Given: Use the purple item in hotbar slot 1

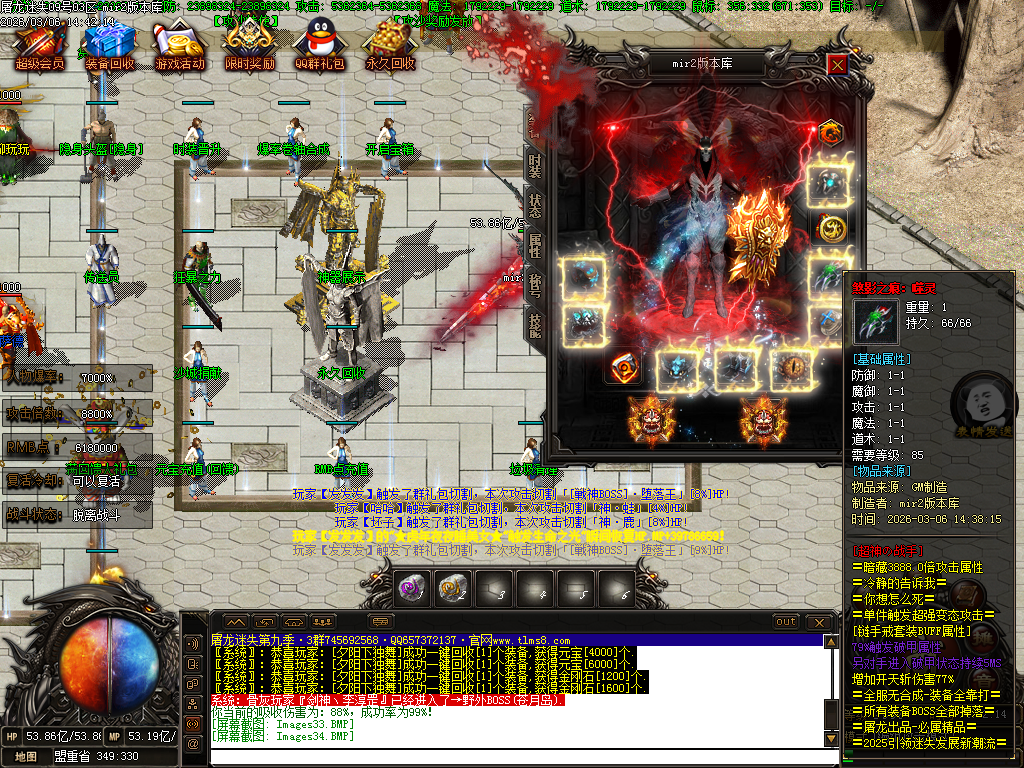Looking at the screenshot, I should (x=410, y=590).
